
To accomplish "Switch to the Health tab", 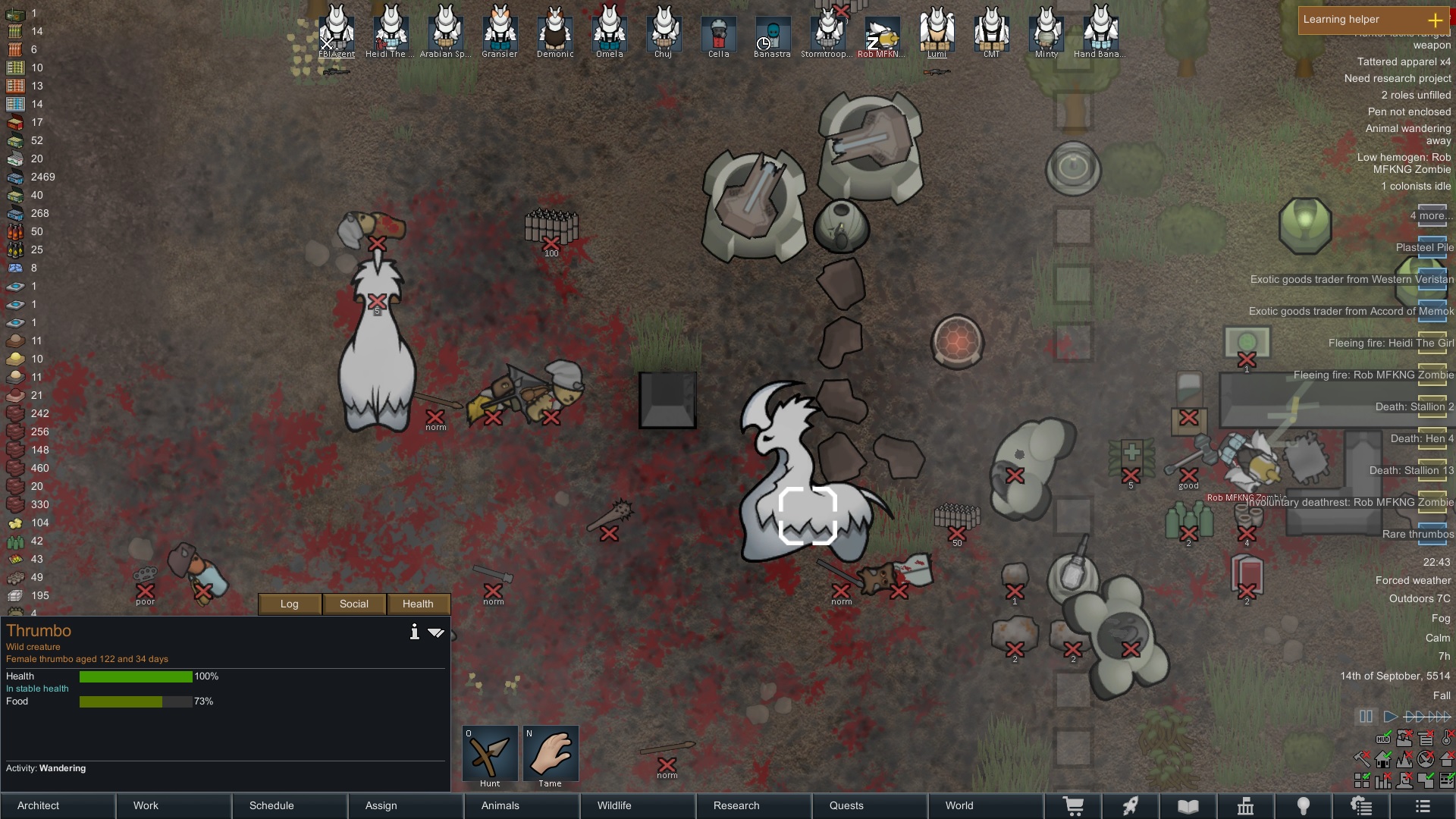I will pos(418,604).
